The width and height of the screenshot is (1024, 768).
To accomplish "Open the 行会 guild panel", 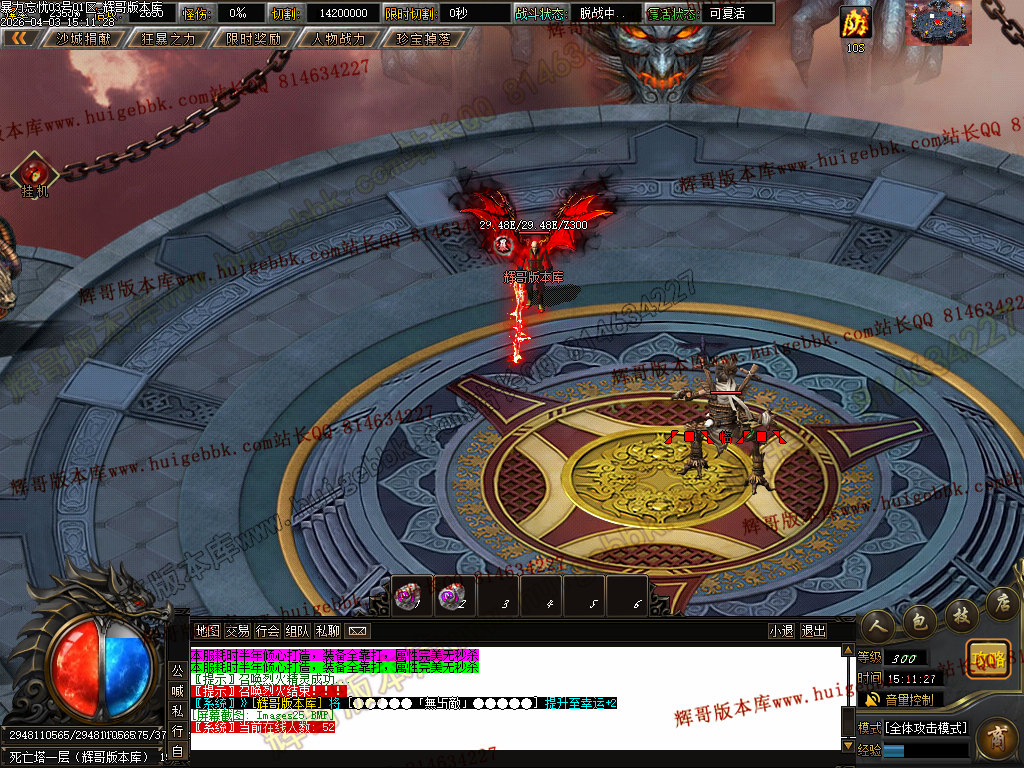I will tap(267, 631).
